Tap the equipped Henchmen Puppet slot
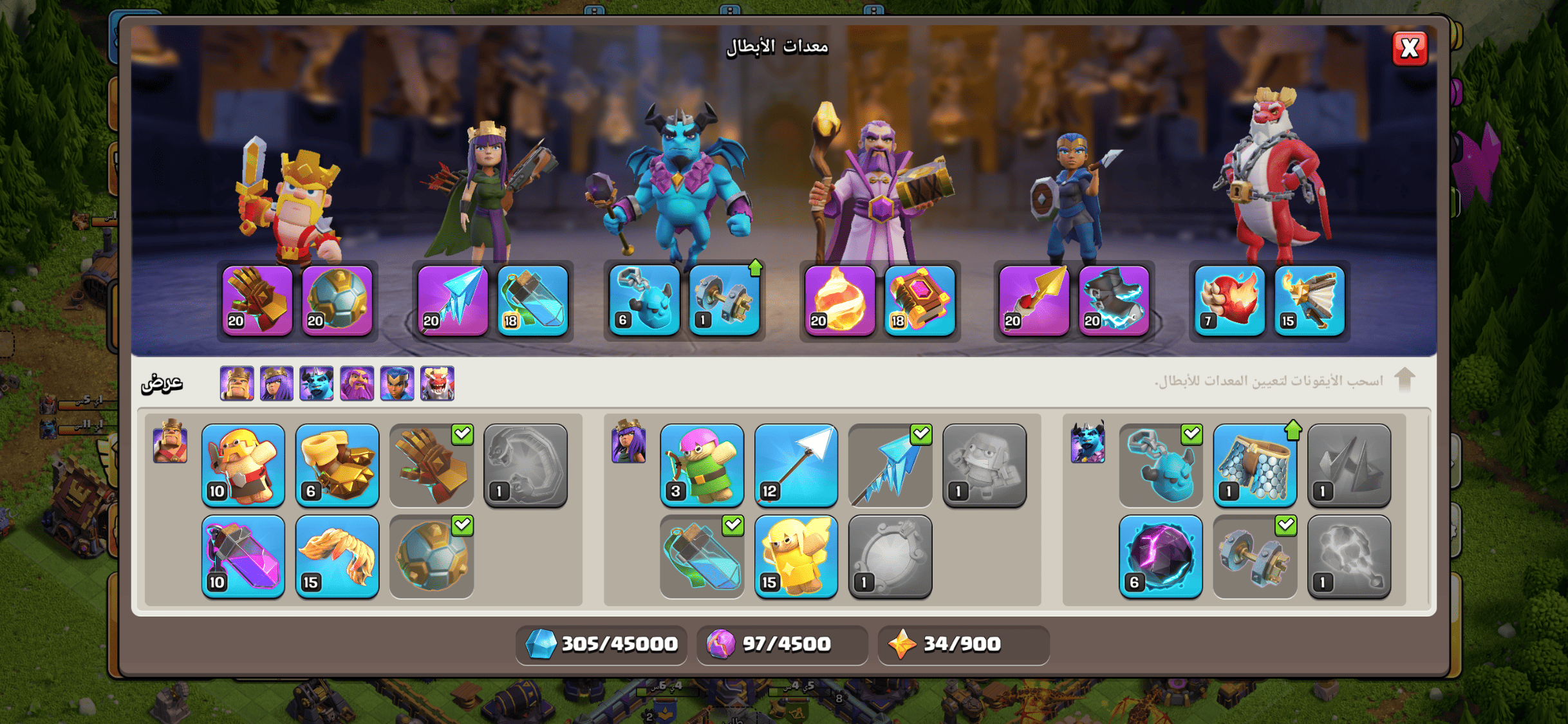Viewport: 1568px width, 724px height. [x=644, y=301]
